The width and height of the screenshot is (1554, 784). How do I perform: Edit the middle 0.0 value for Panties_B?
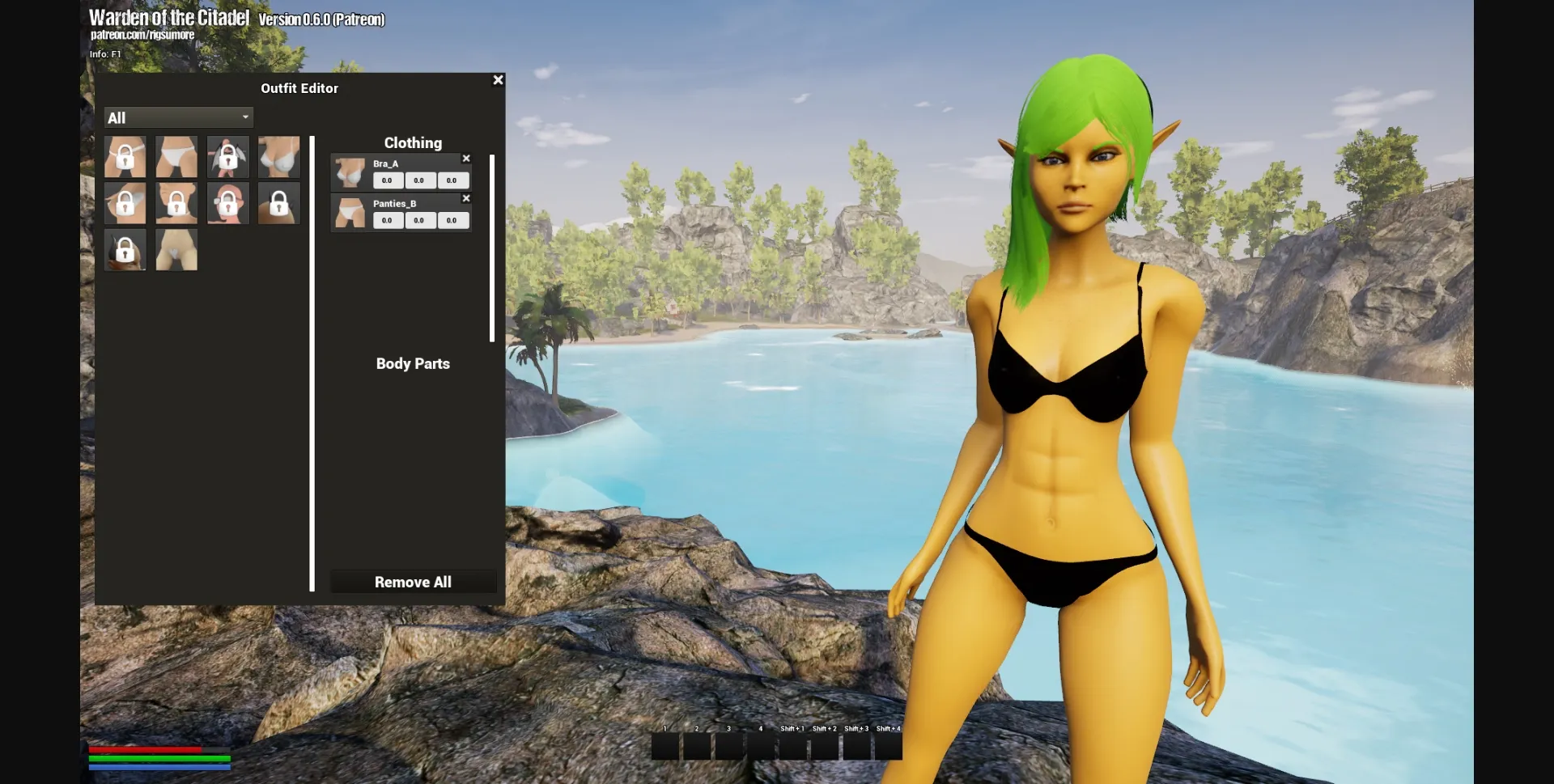coord(420,220)
